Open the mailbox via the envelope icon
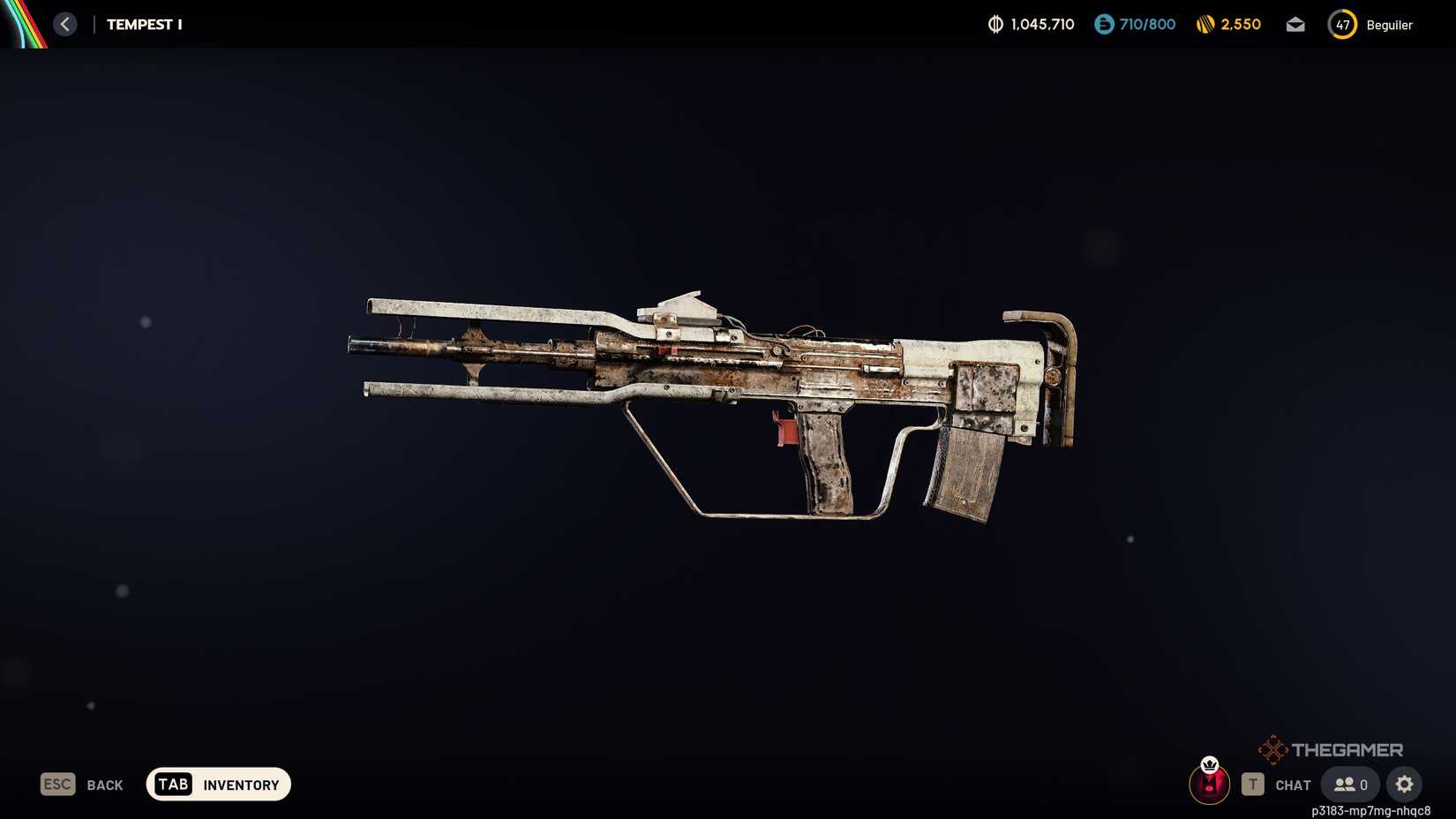 (x=1295, y=25)
